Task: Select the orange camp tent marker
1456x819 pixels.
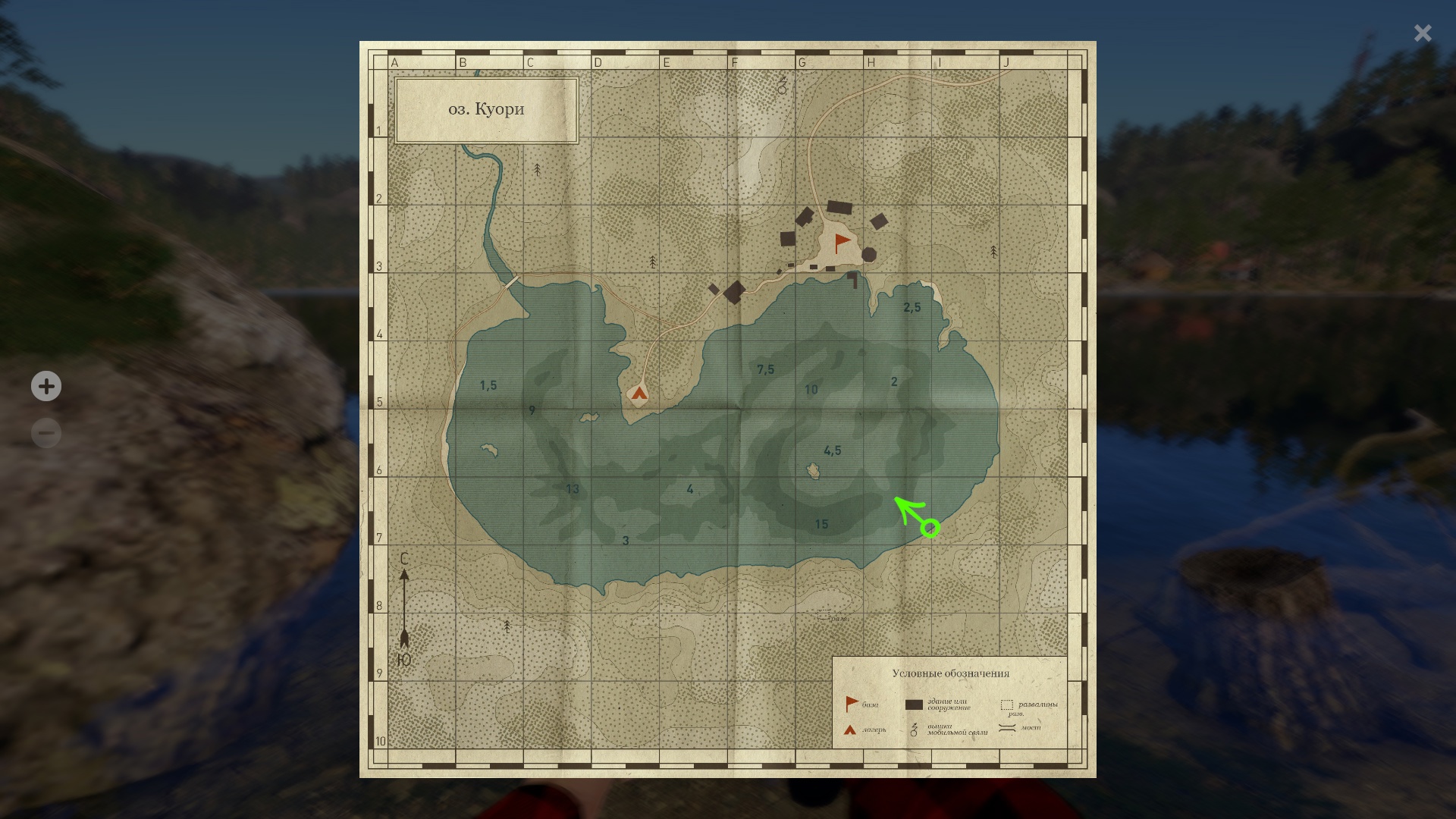Action: click(x=639, y=393)
